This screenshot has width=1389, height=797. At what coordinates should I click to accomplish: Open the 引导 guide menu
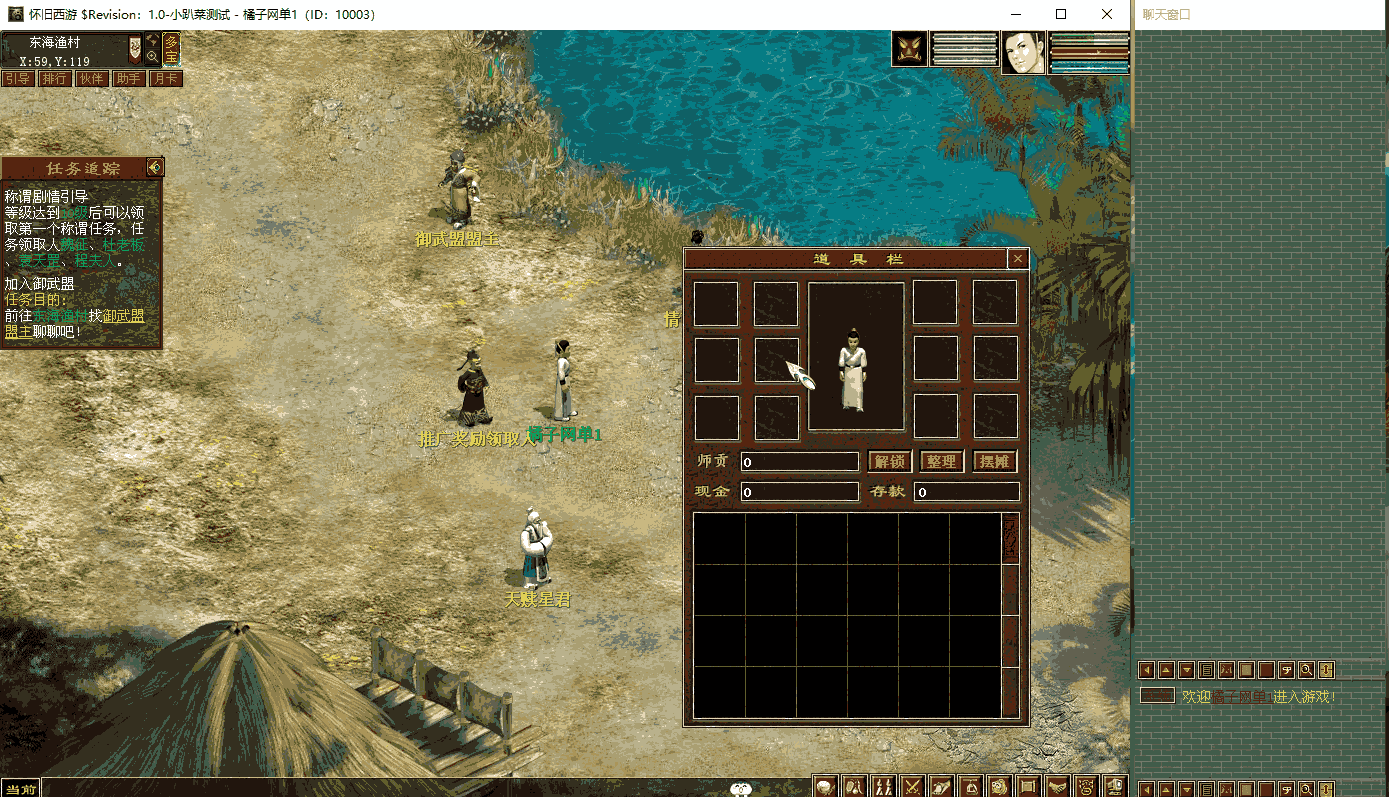tap(17, 79)
